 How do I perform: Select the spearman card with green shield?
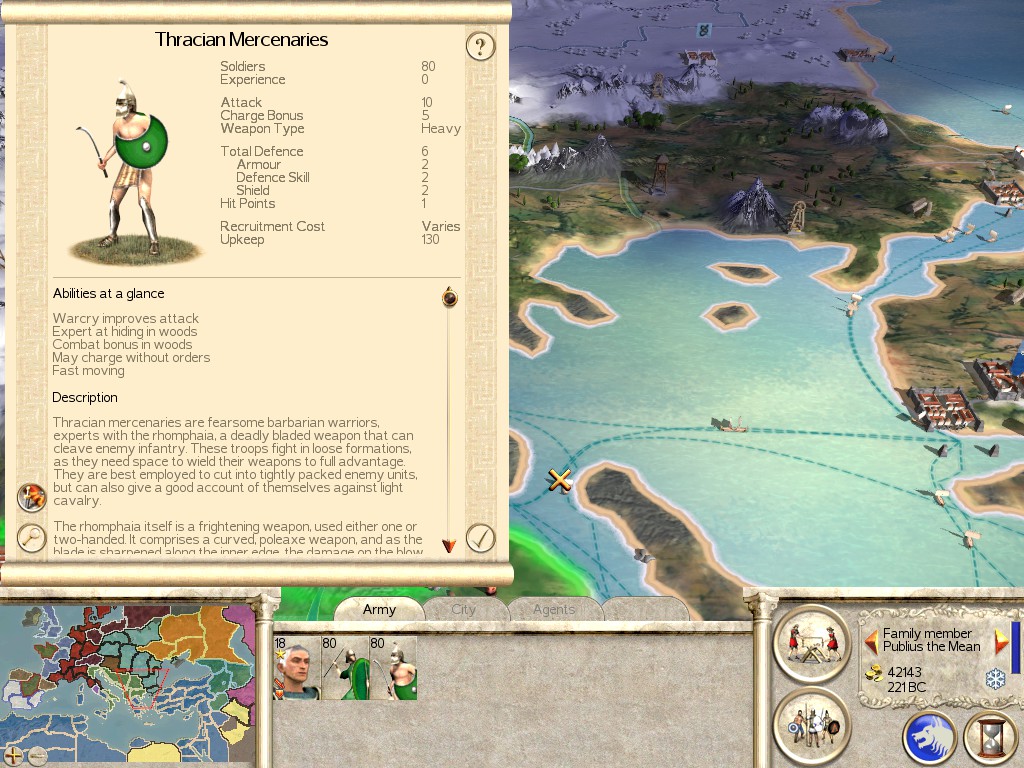click(x=344, y=668)
